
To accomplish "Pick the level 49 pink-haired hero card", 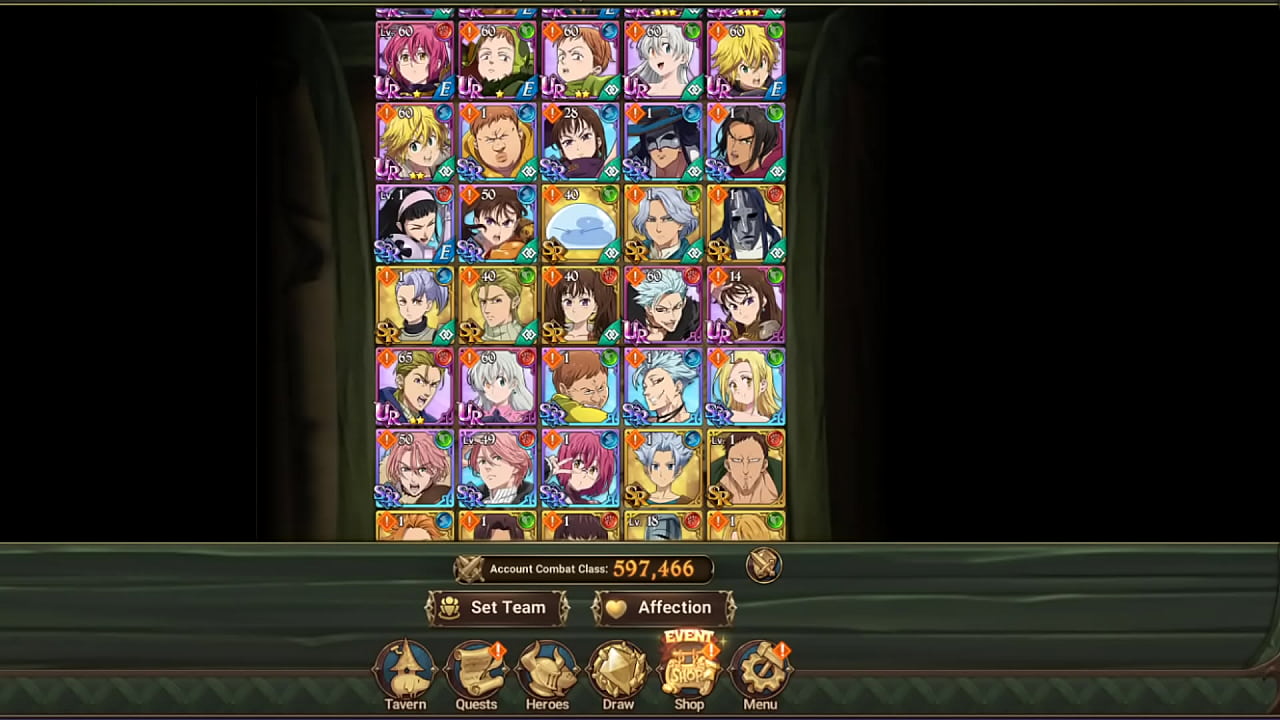I will 497,468.
